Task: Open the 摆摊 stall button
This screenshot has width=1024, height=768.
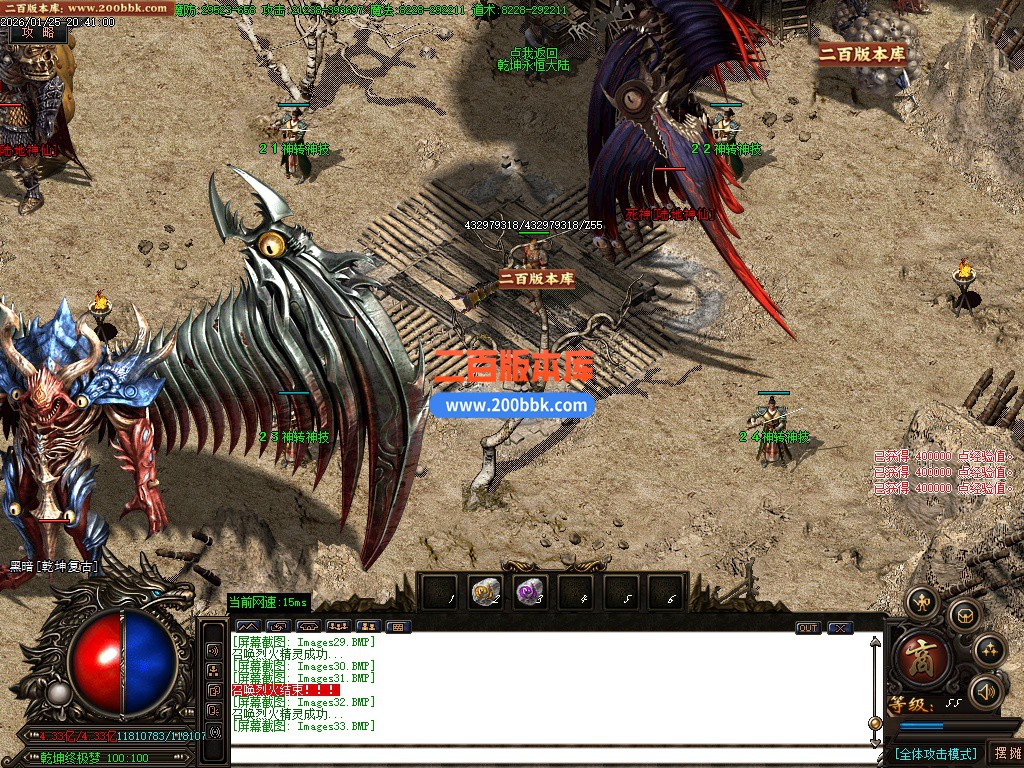Action: tap(1006, 752)
